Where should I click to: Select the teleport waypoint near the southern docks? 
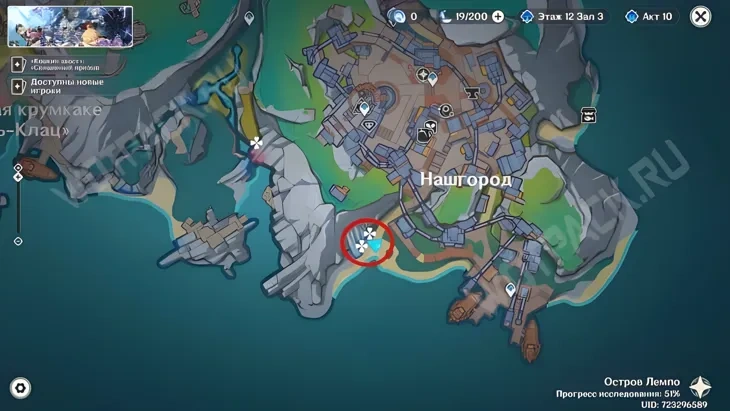(x=511, y=290)
